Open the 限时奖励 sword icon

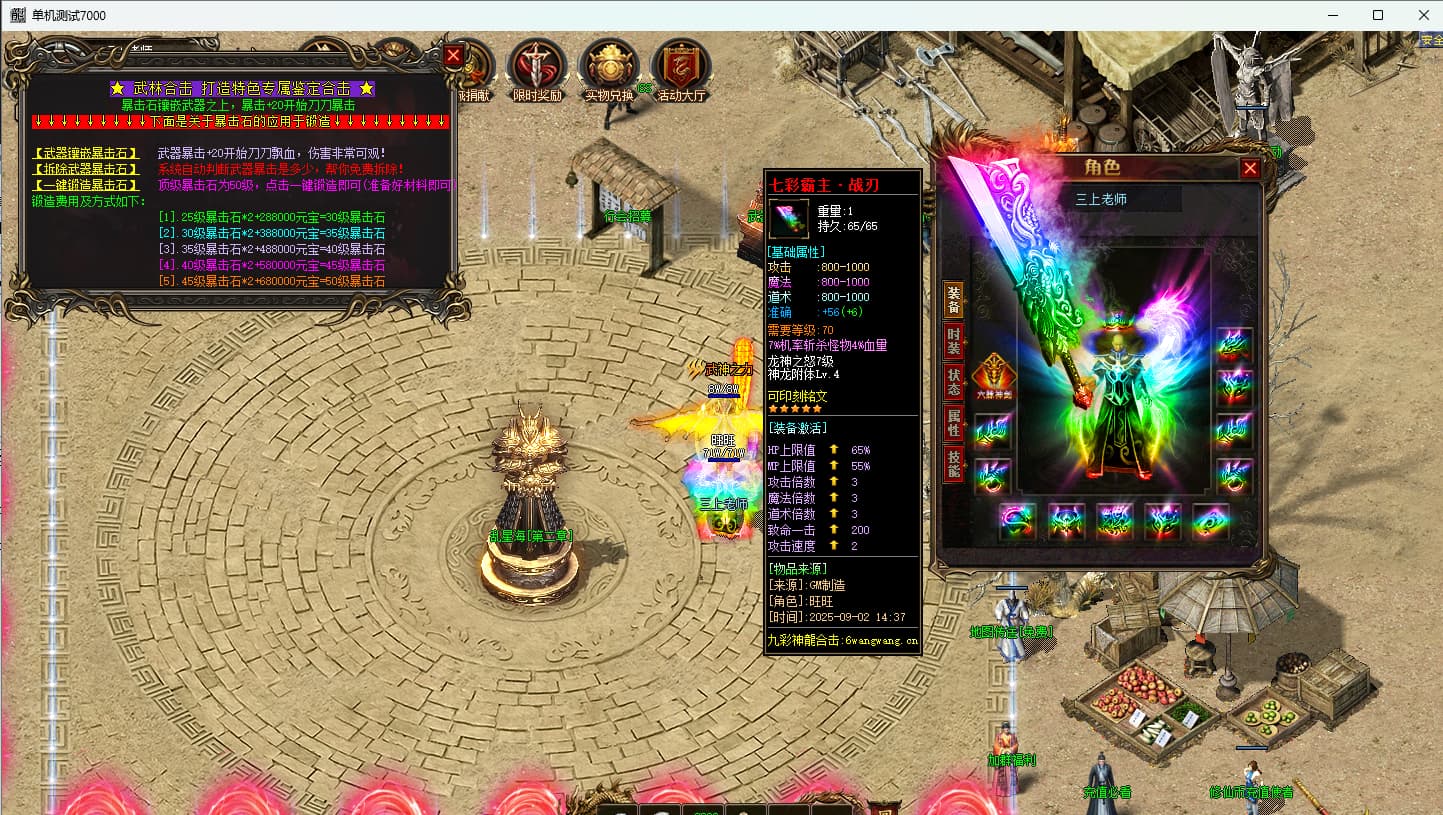pos(537,66)
